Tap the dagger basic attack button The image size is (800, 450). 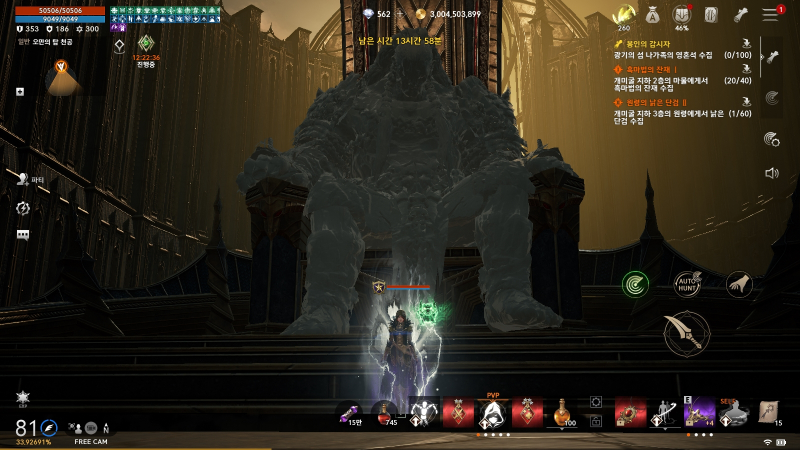point(686,332)
